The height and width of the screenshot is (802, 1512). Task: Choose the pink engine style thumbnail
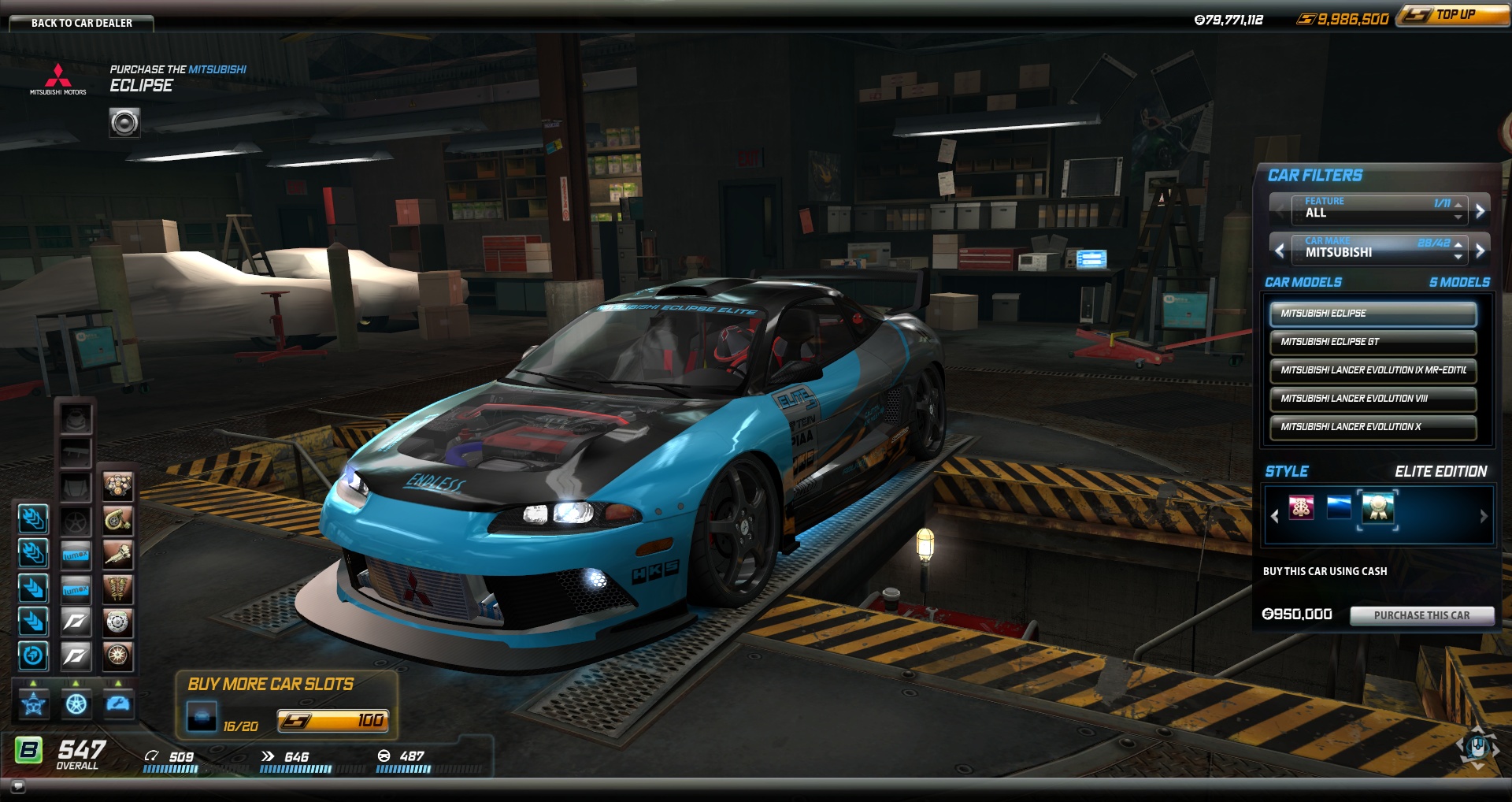(x=1301, y=508)
